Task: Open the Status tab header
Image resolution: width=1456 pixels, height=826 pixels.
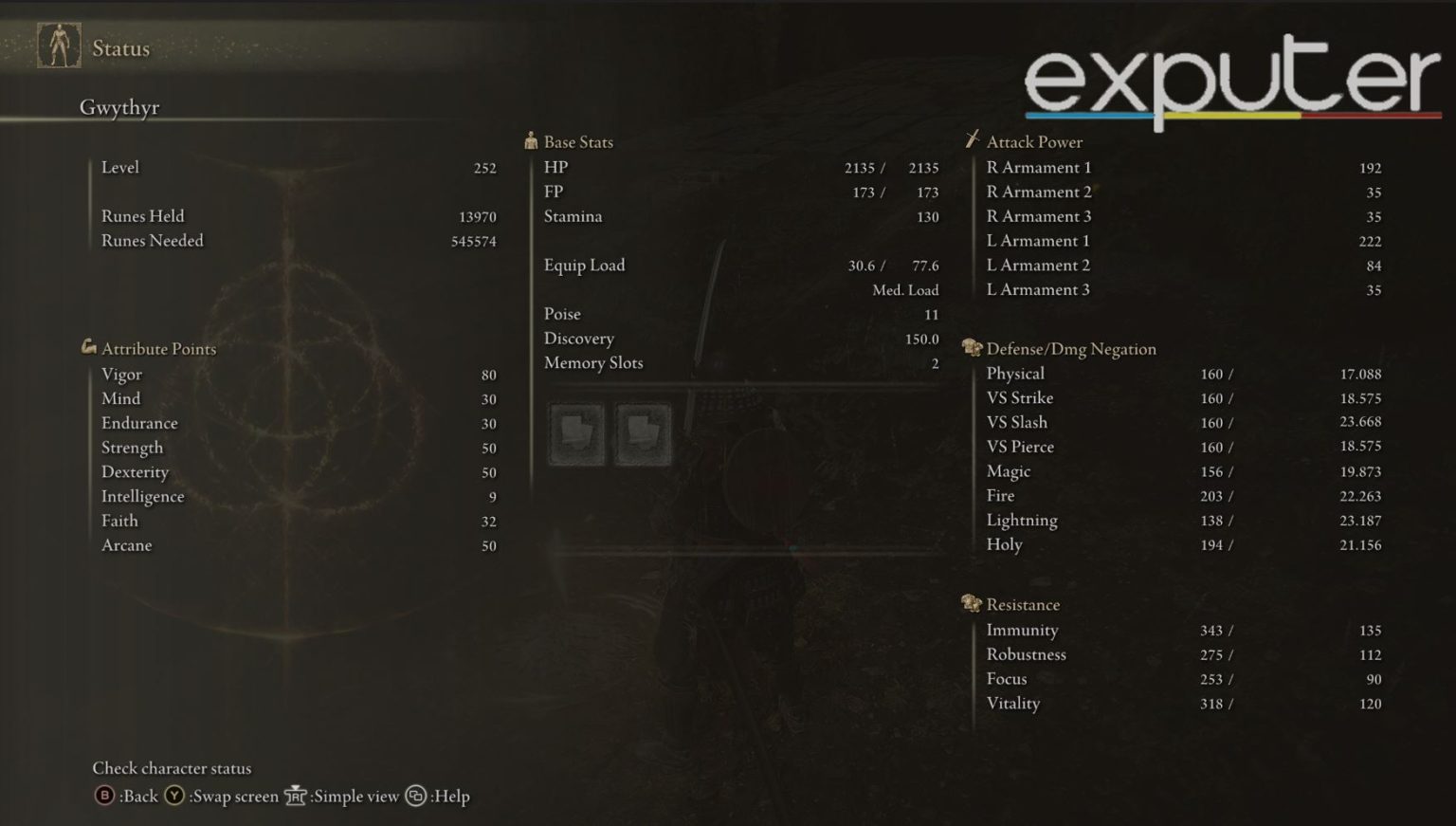Action: pos(119,47)
